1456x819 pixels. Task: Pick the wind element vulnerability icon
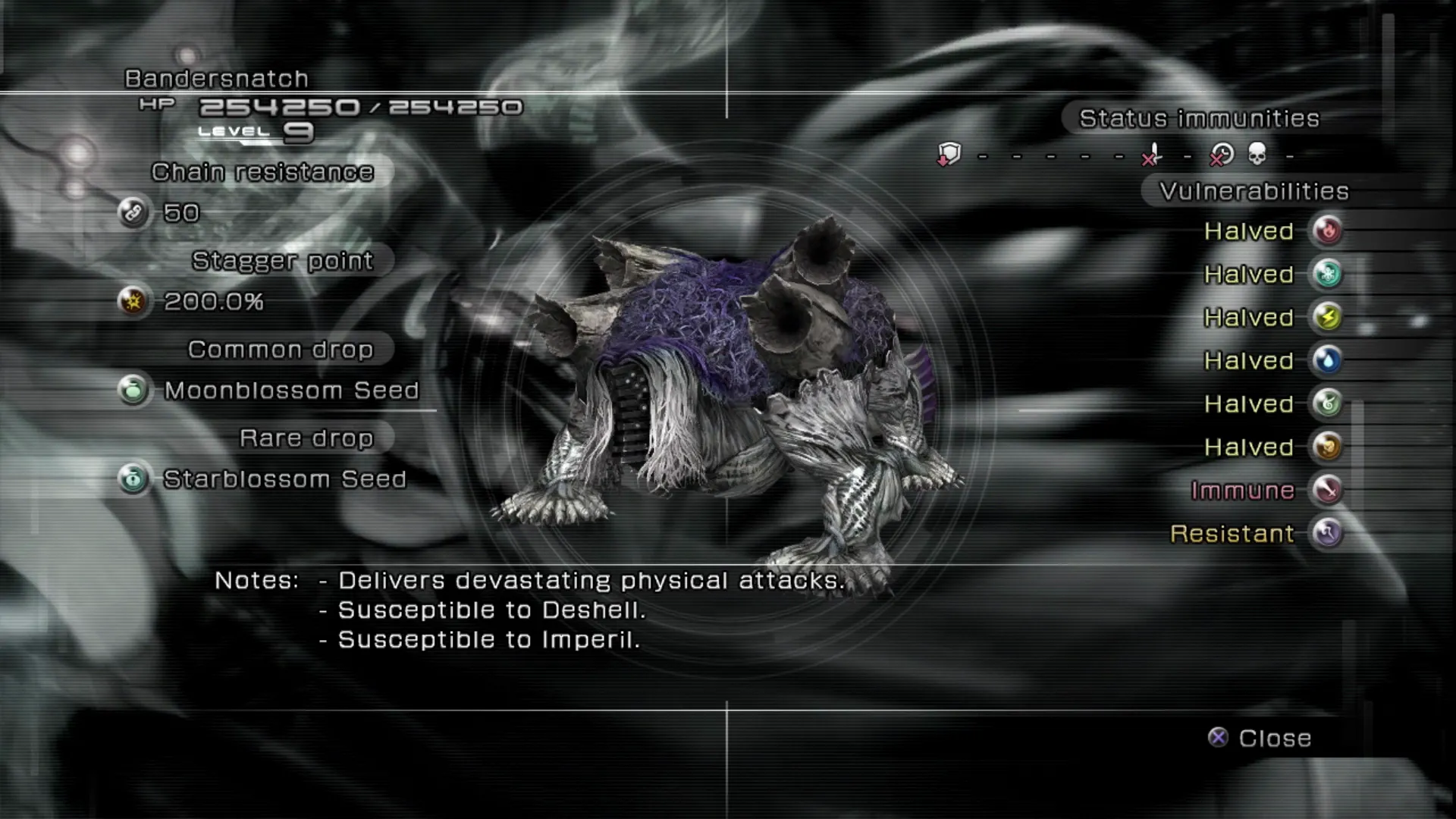1327,403
